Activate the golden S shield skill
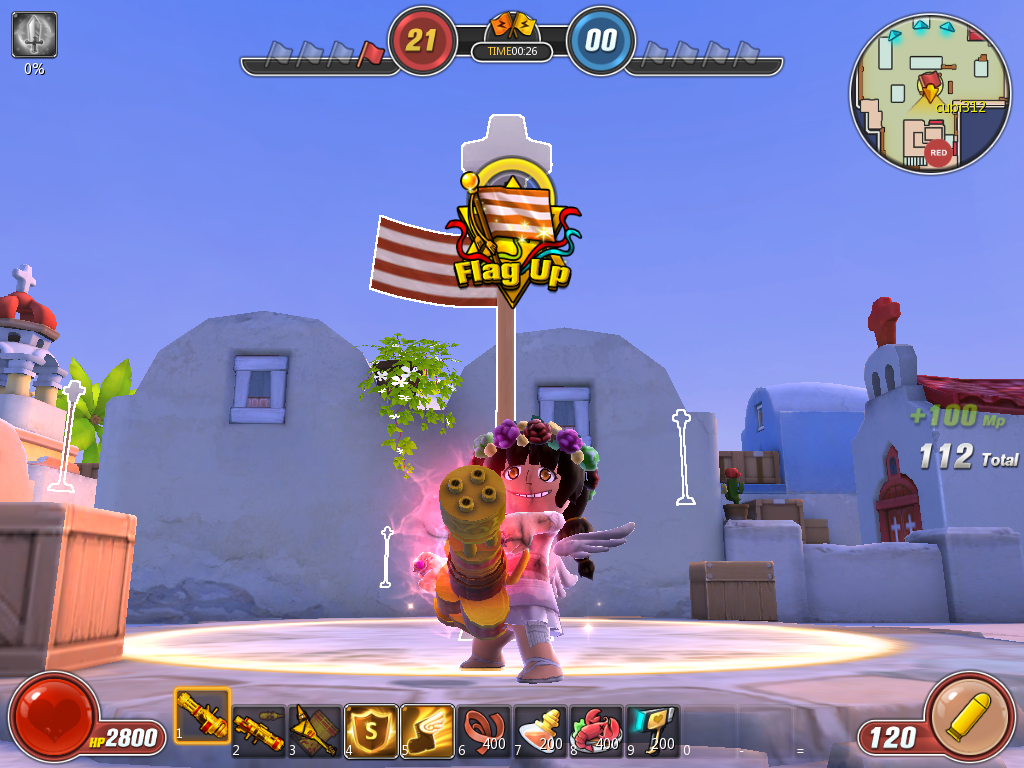The width and height of the screenshot is (1024, 768). 371,730
